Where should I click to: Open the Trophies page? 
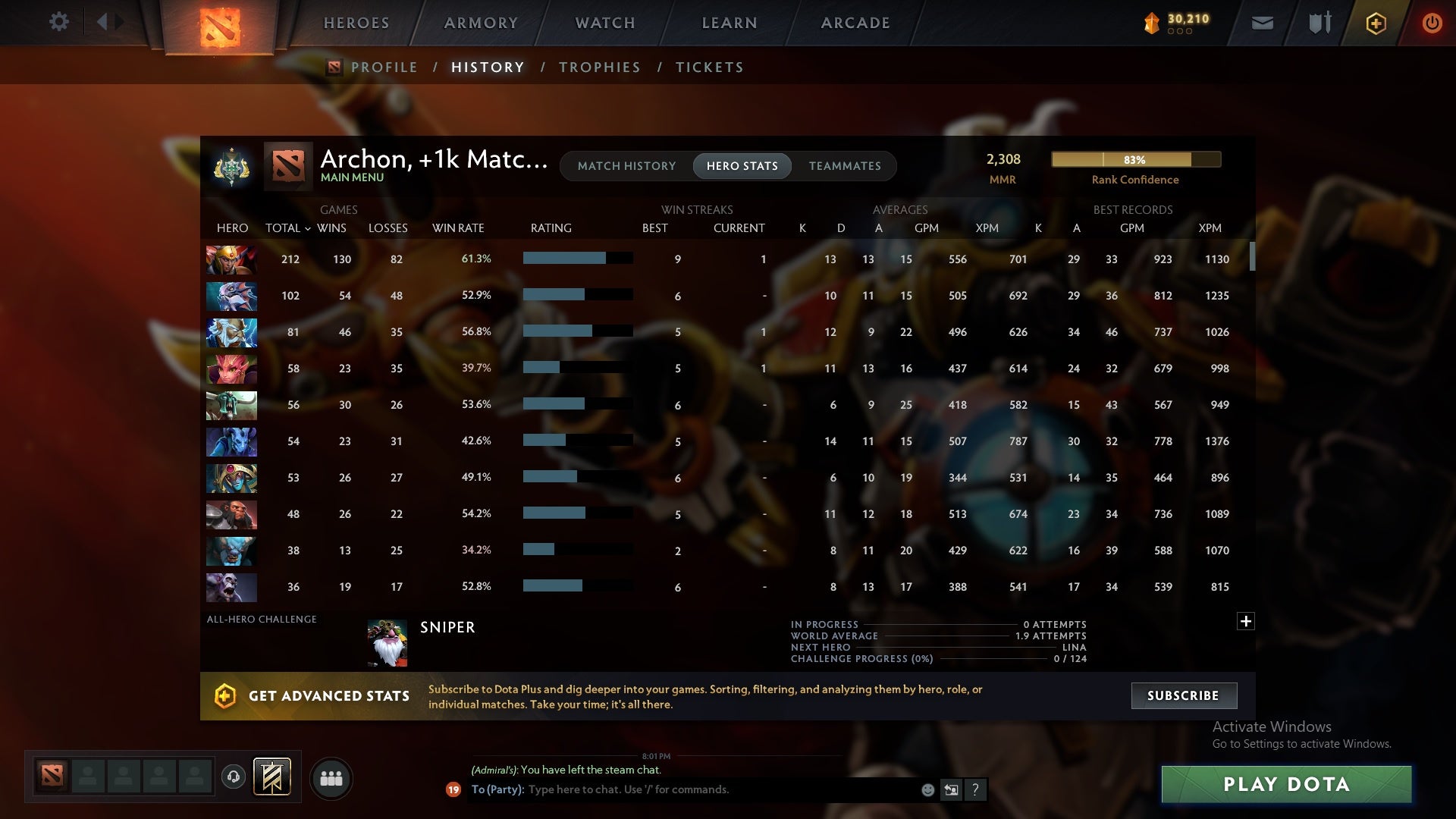pos(599,67)
